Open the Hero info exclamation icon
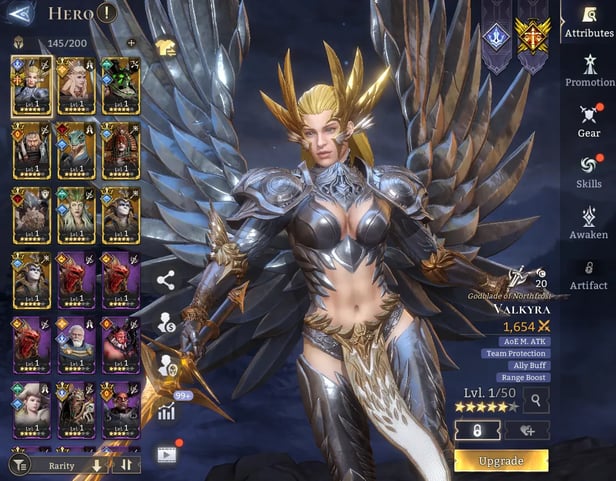This screenshot has width=616, height=481. [x=107, y=14]
